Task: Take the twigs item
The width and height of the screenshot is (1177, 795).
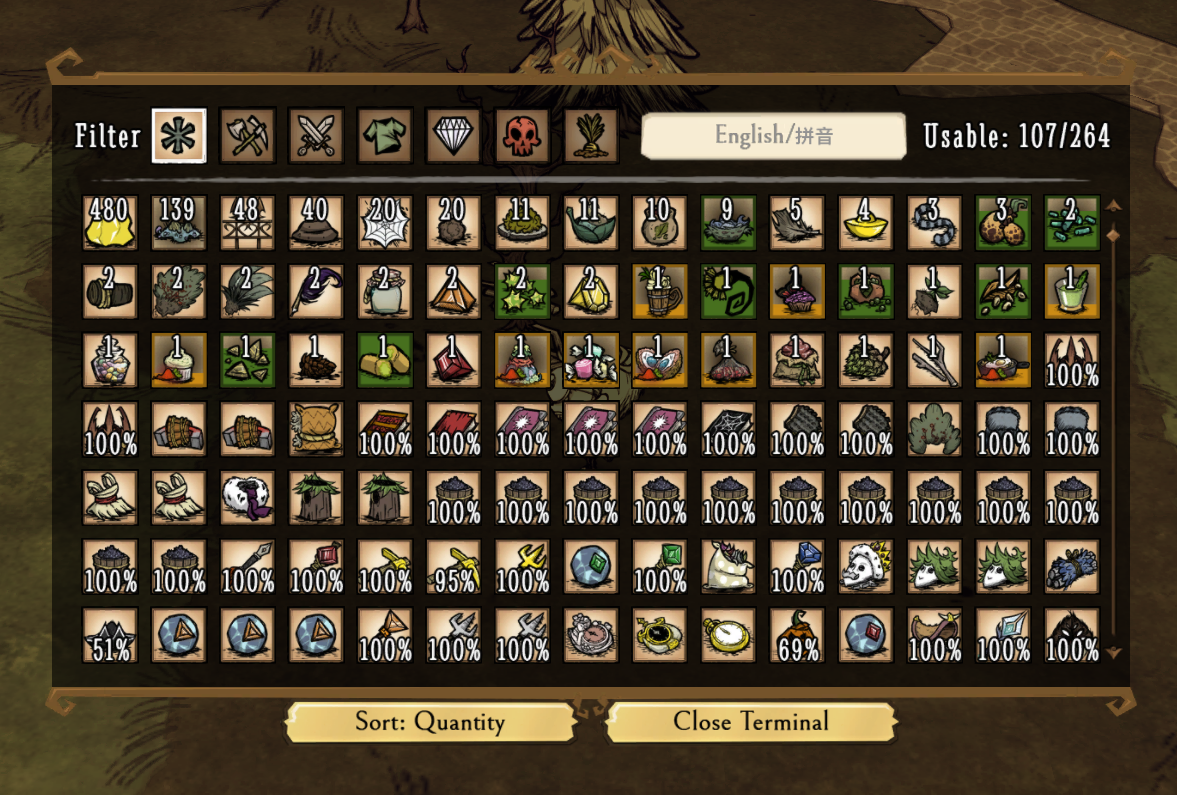Action: [935, 360]
